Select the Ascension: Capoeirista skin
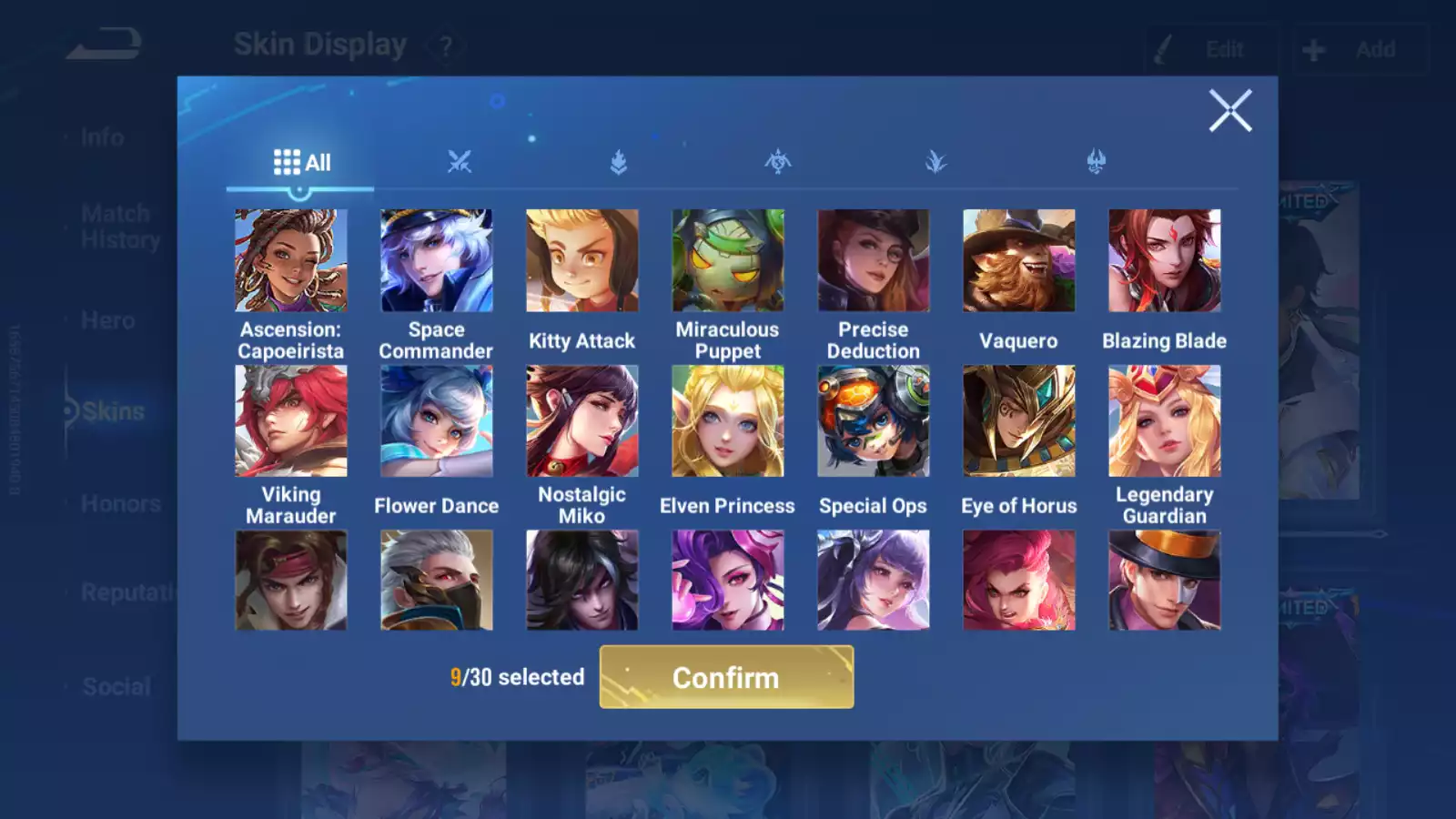This screenshot has width=1456, height=819. coord(291,261)
